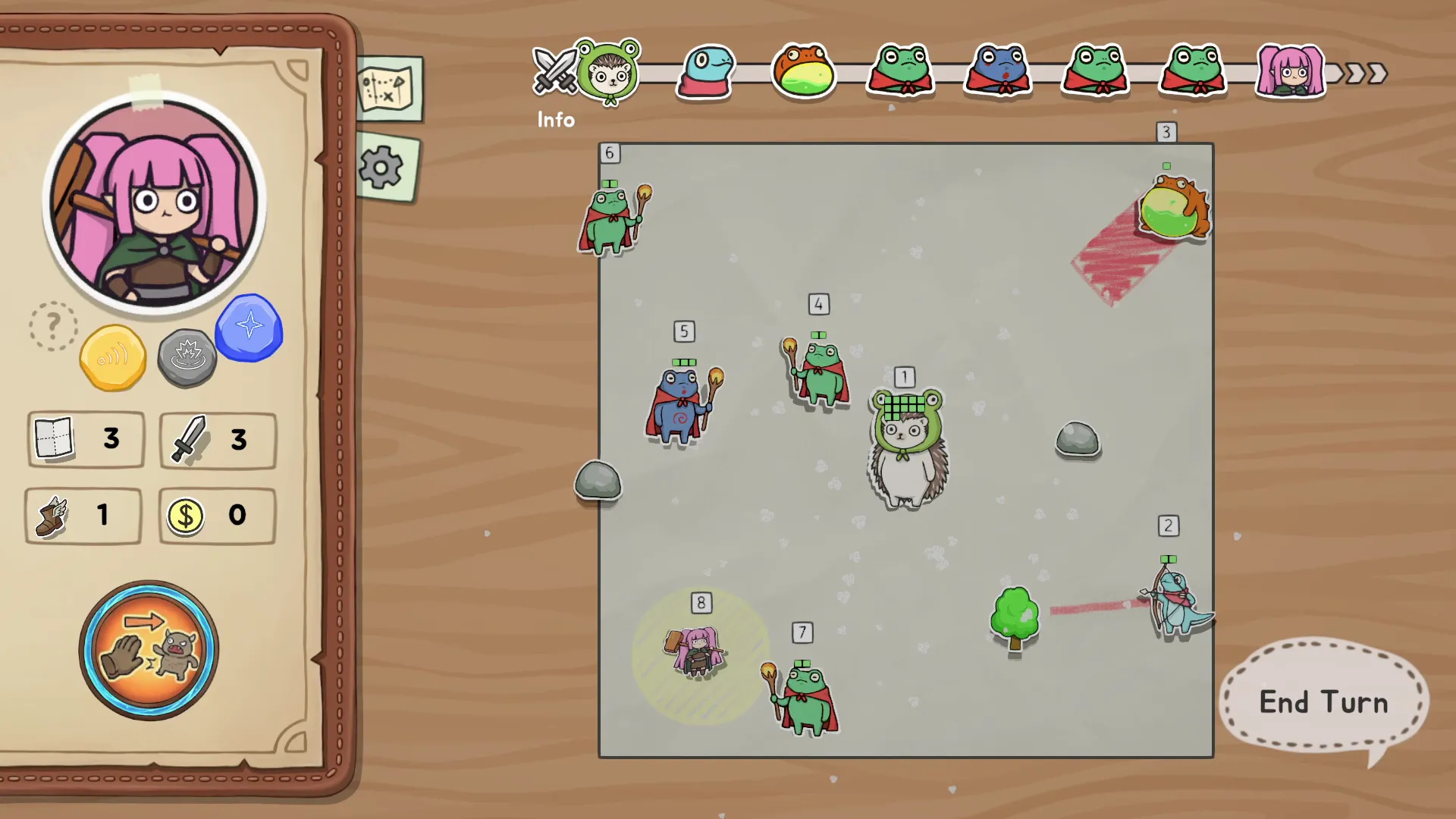Select the pink-haired hero at turn order end
1456x819 pixels.
point(1291,72)
